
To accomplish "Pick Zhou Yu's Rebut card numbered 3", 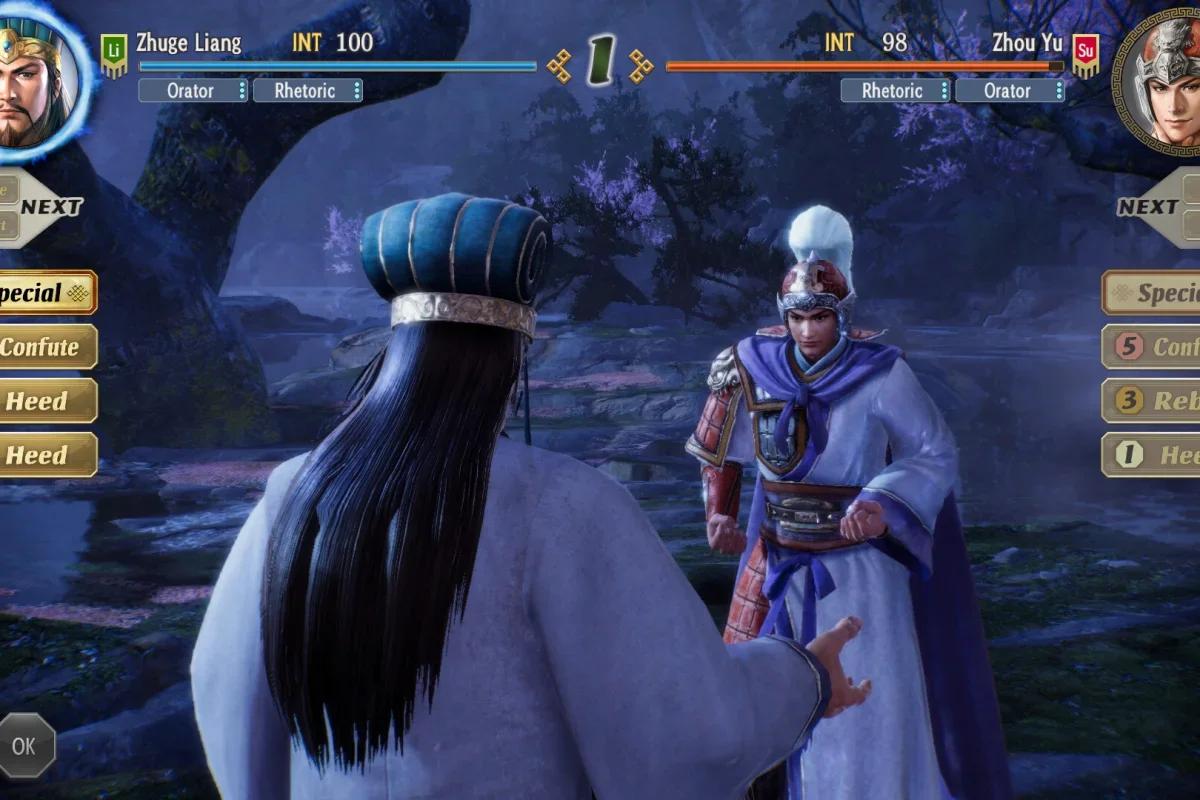I will point(1153,401).
